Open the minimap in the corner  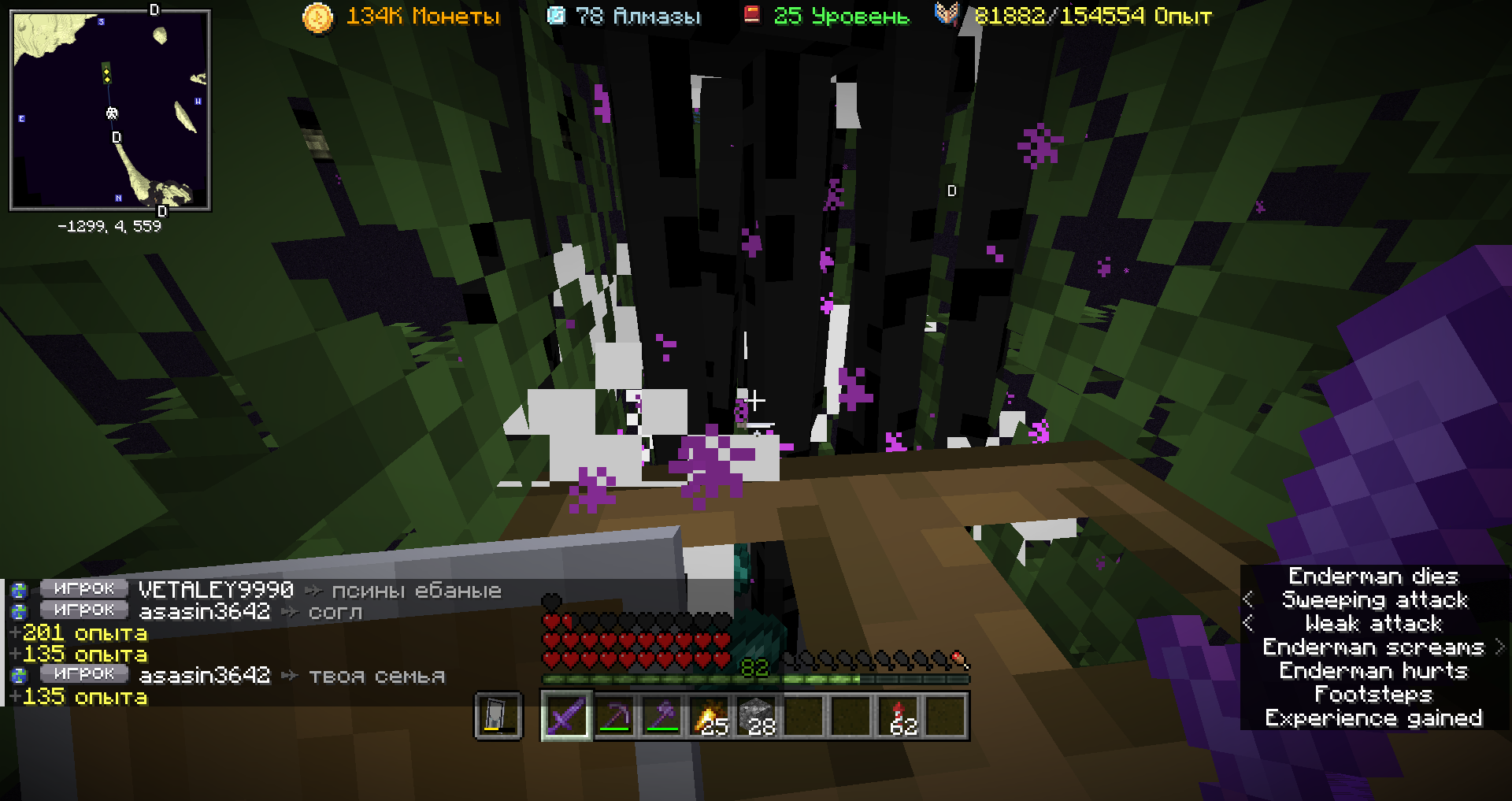click(x=110, y=110)
